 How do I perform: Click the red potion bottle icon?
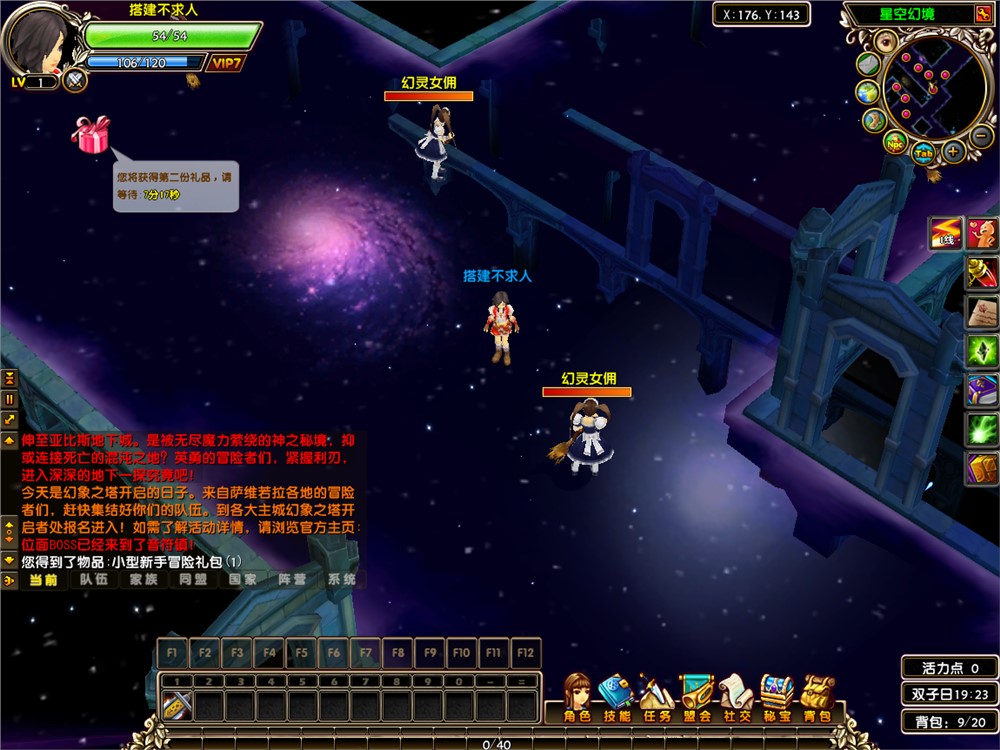(981, 270)
